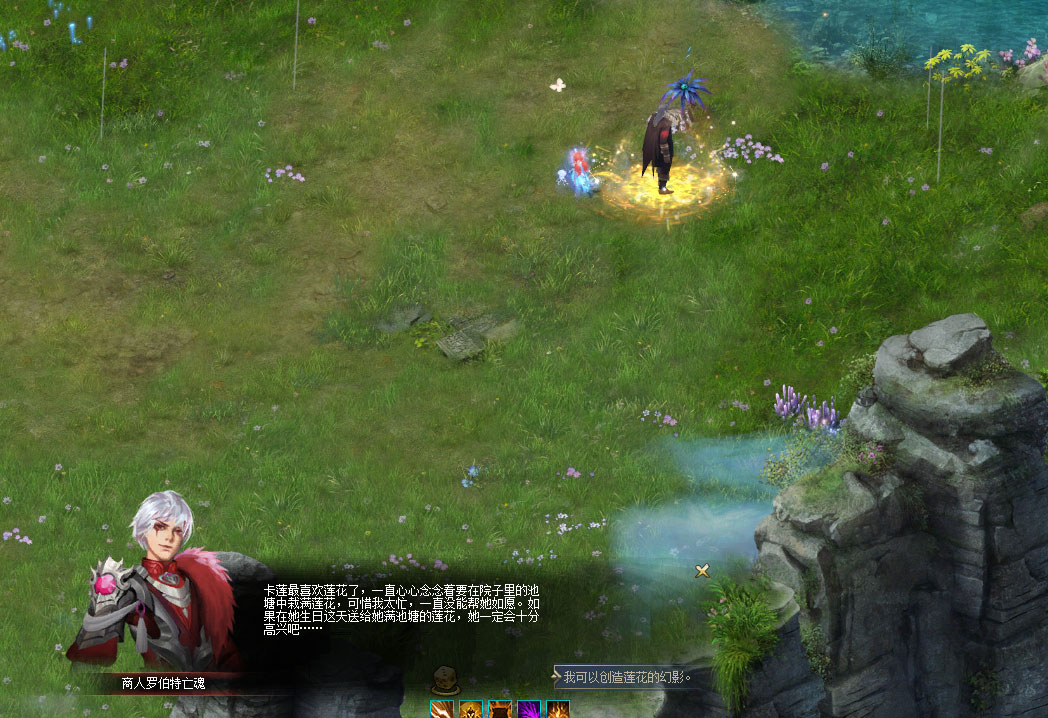Click the brown sack icon above the hotbar
The width and height of the screenshot is (1048, 718).
tap(445, 682)
